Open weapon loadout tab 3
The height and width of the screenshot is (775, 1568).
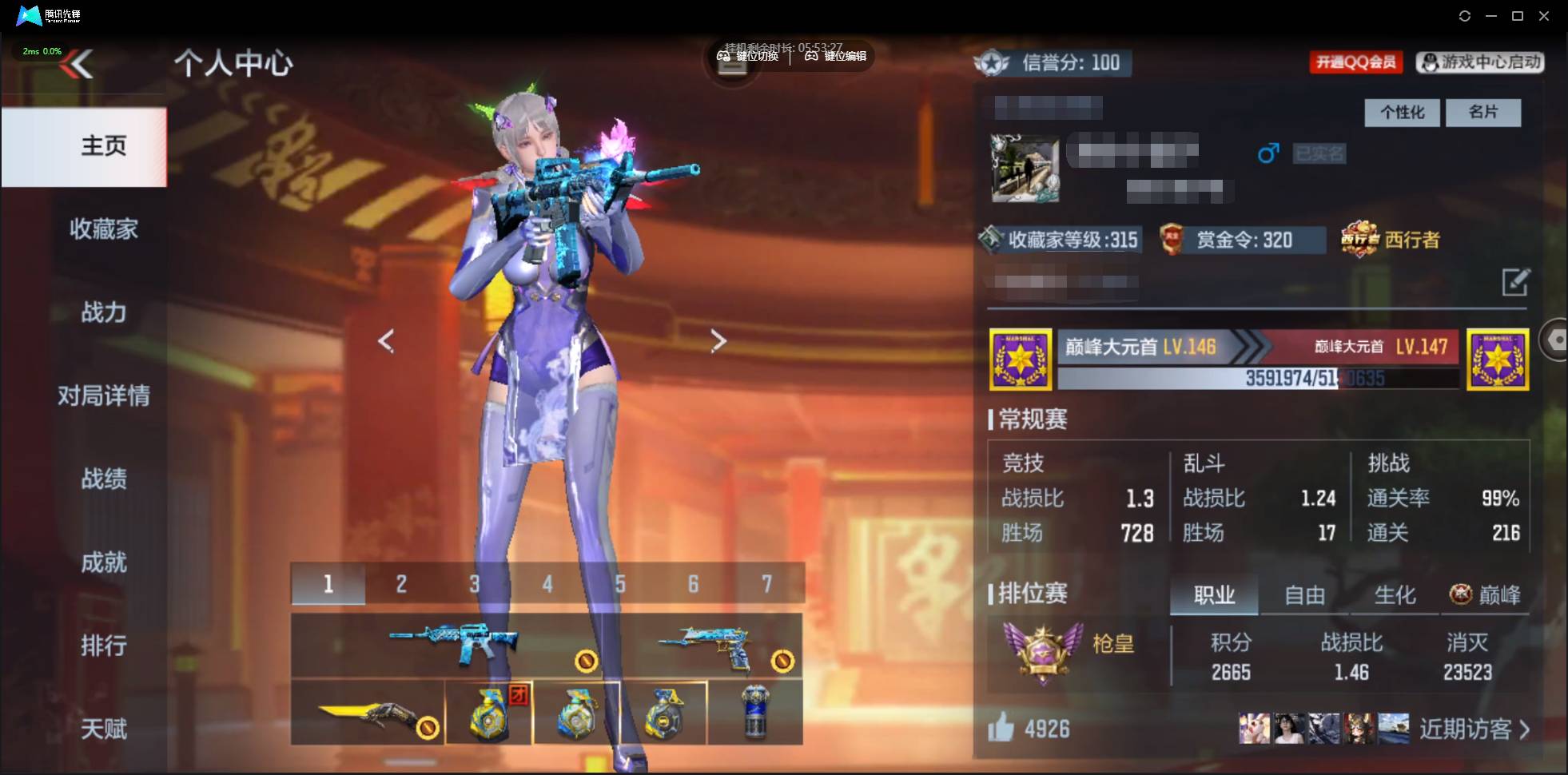tap(475, 584)
